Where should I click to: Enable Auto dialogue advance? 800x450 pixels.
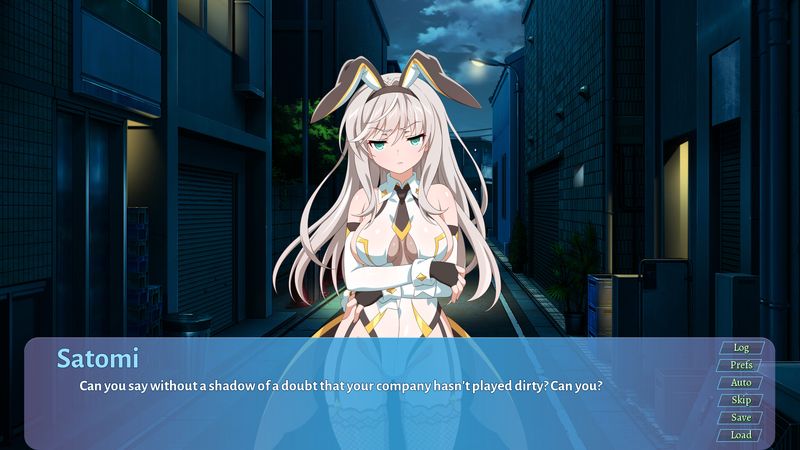pos(741,383)
